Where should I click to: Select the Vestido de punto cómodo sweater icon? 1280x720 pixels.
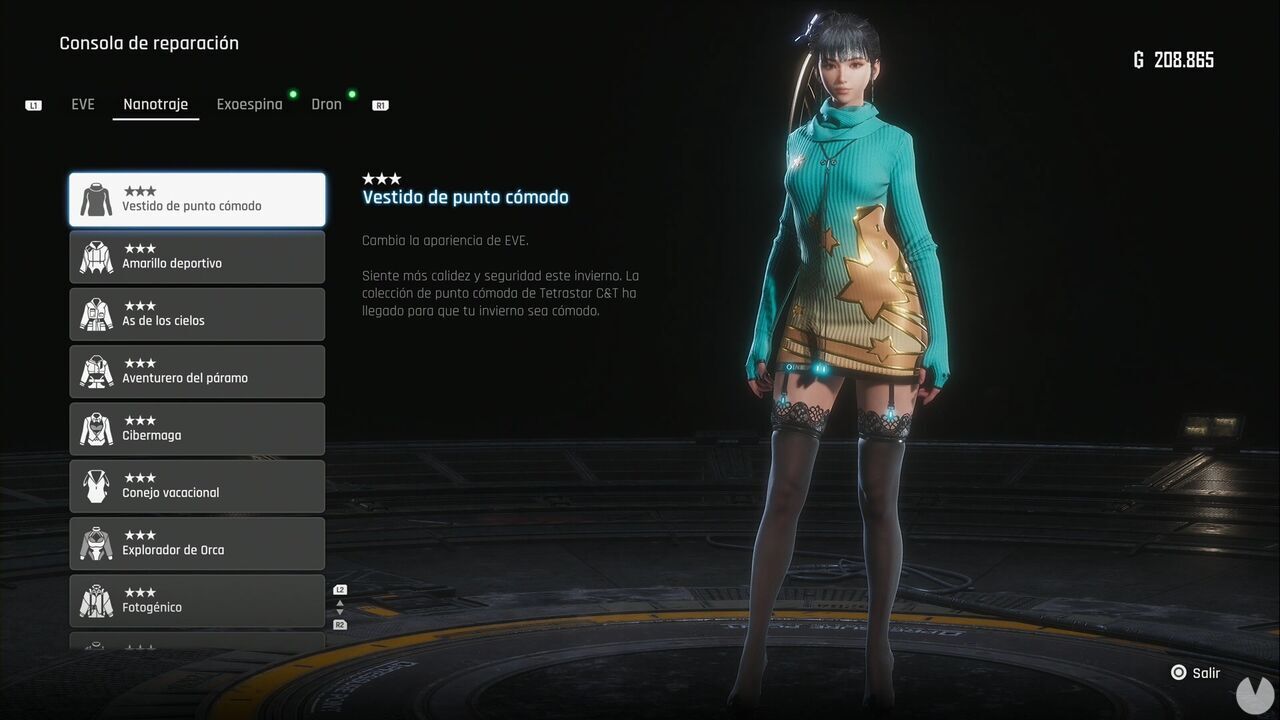pos(96,199)
